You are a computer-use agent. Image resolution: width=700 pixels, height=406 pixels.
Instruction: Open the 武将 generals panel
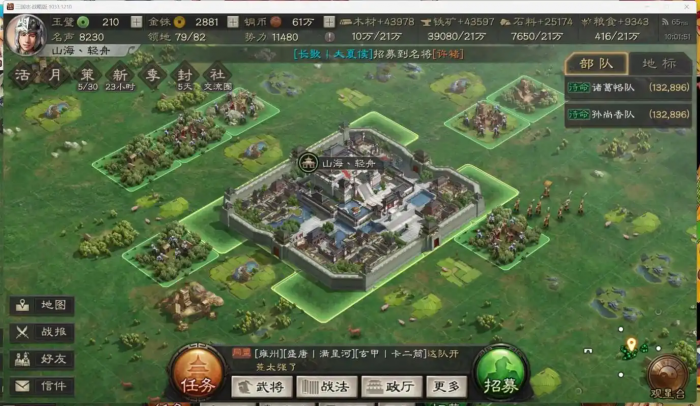261,386
